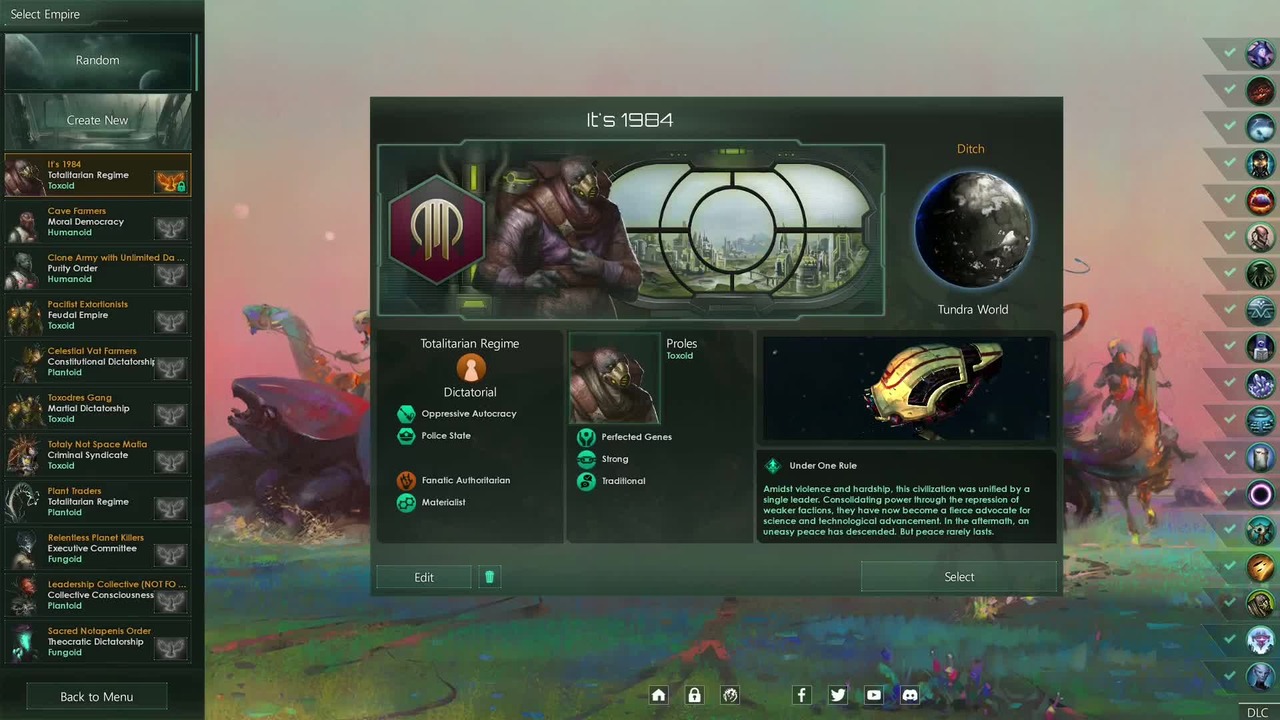Open the Twitter link

tap(838, 695)
